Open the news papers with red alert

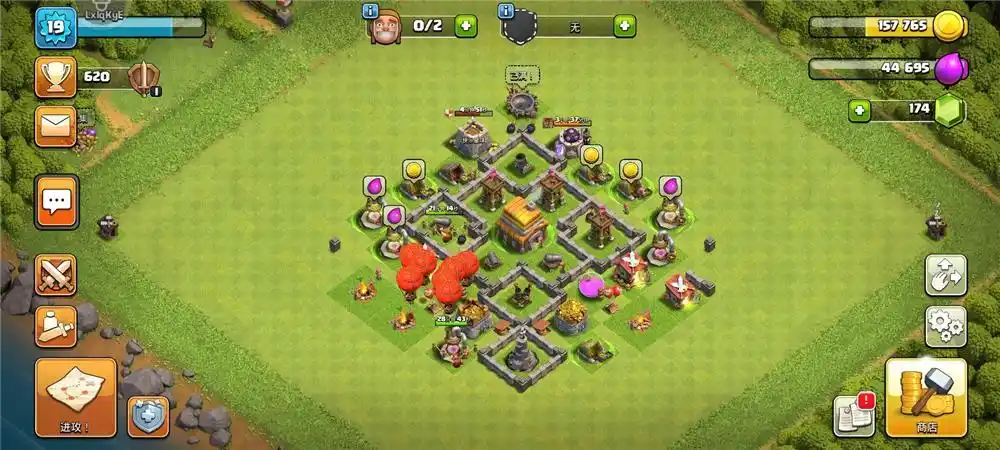coord(854,415)
